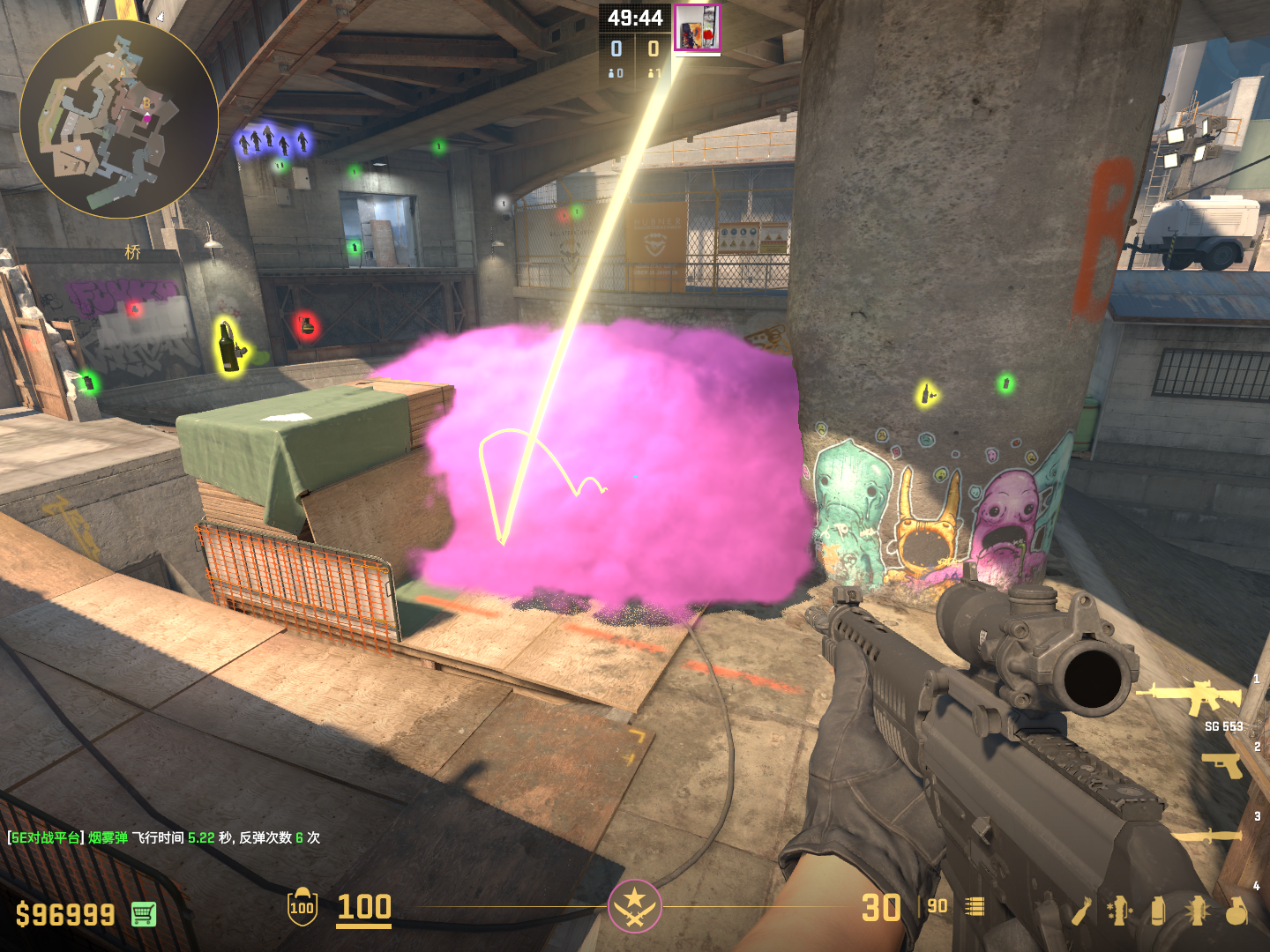Pick the flashbang grenade icon

coord(1197,911)
